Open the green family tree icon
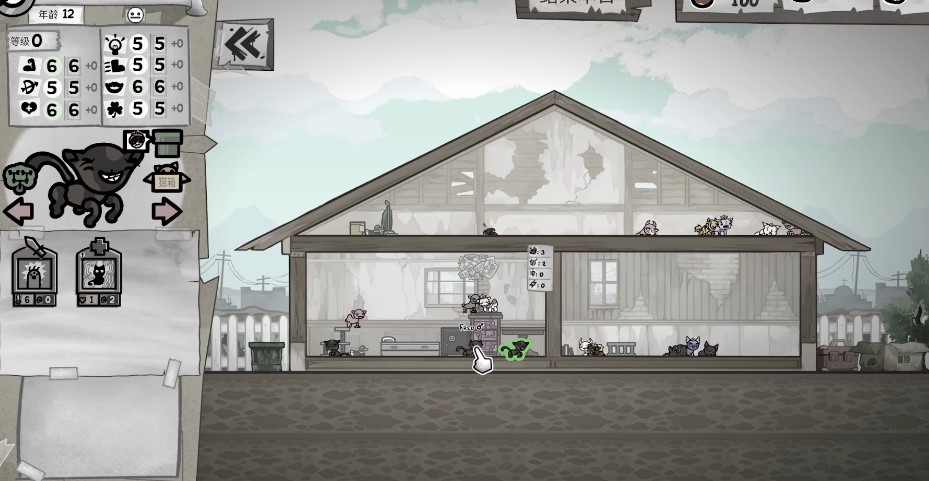Image resolution: width=929 pixels, height=481 pixels. tap(21, 178)
